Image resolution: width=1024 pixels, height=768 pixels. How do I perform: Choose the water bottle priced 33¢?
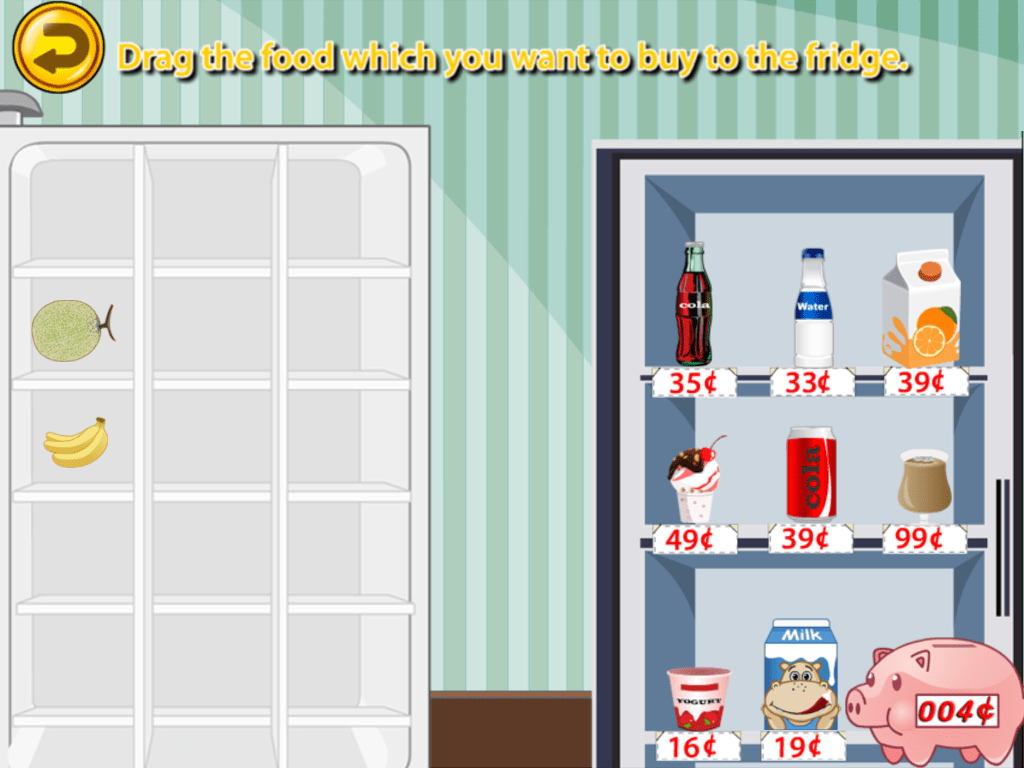[x=813, y=309]
